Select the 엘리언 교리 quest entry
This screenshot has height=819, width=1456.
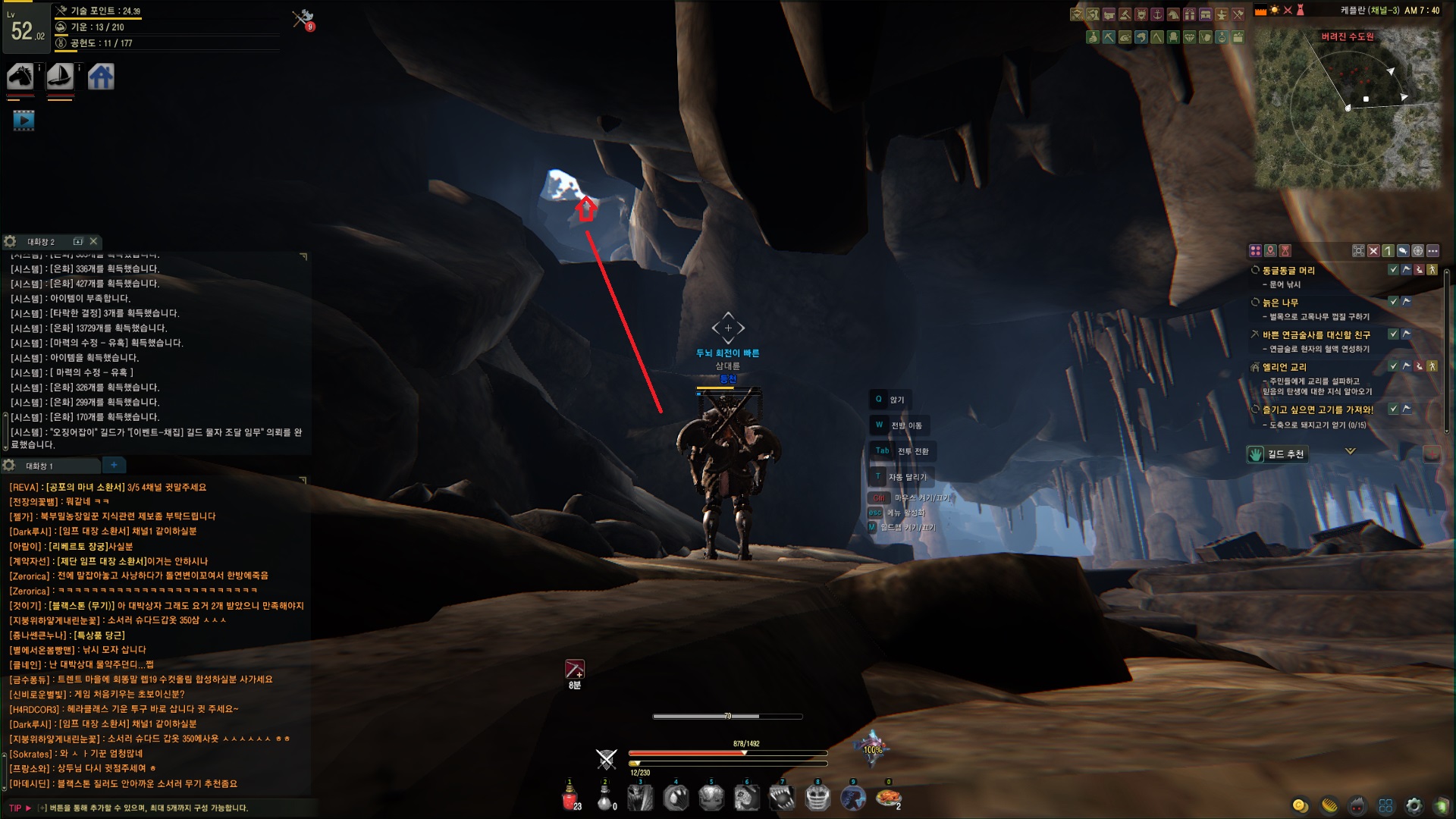1285,367
